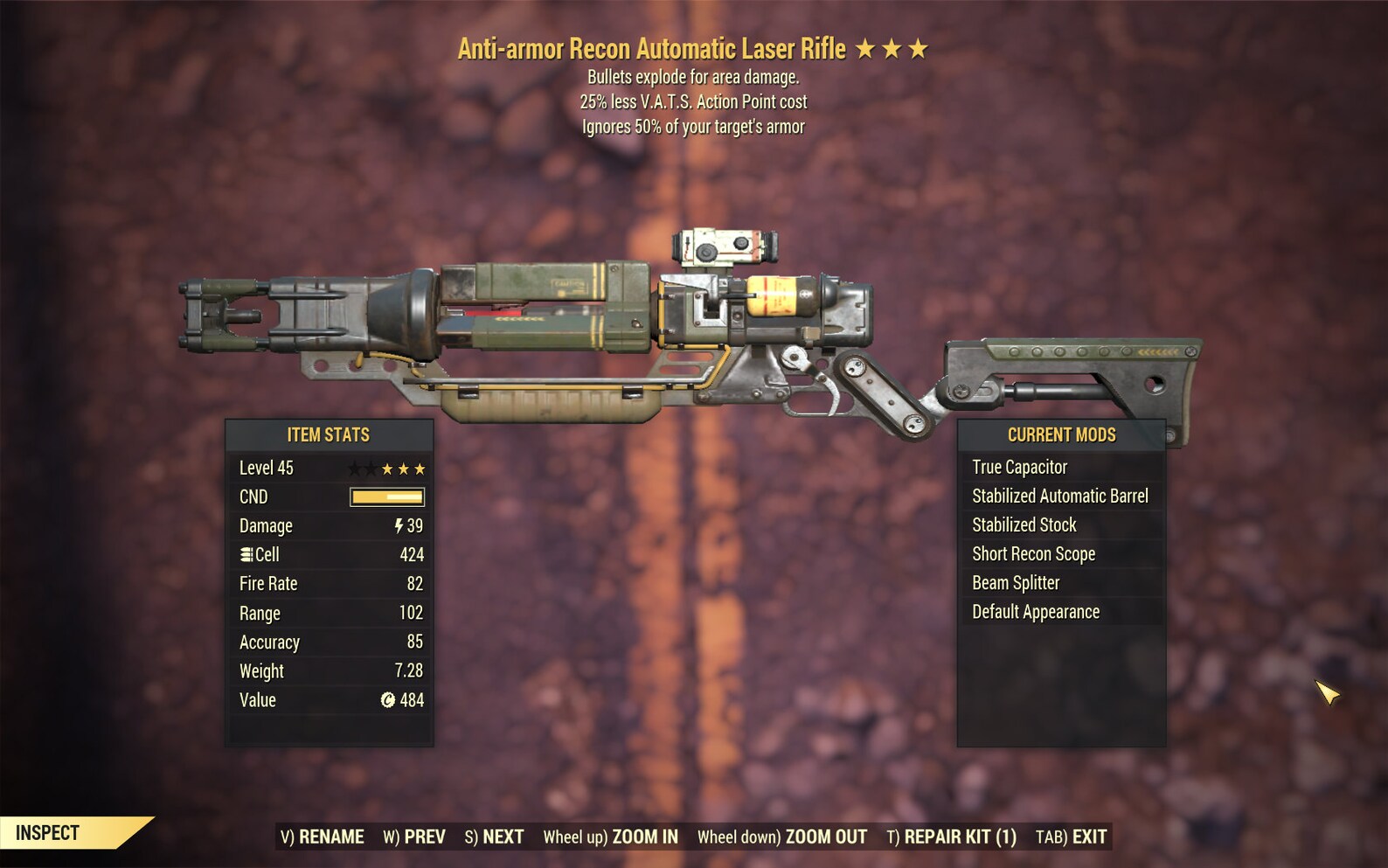This screenshot has height=868, width=1388.
Task: Click the lightning bolt Damage icon
Action: coord(399,525)
